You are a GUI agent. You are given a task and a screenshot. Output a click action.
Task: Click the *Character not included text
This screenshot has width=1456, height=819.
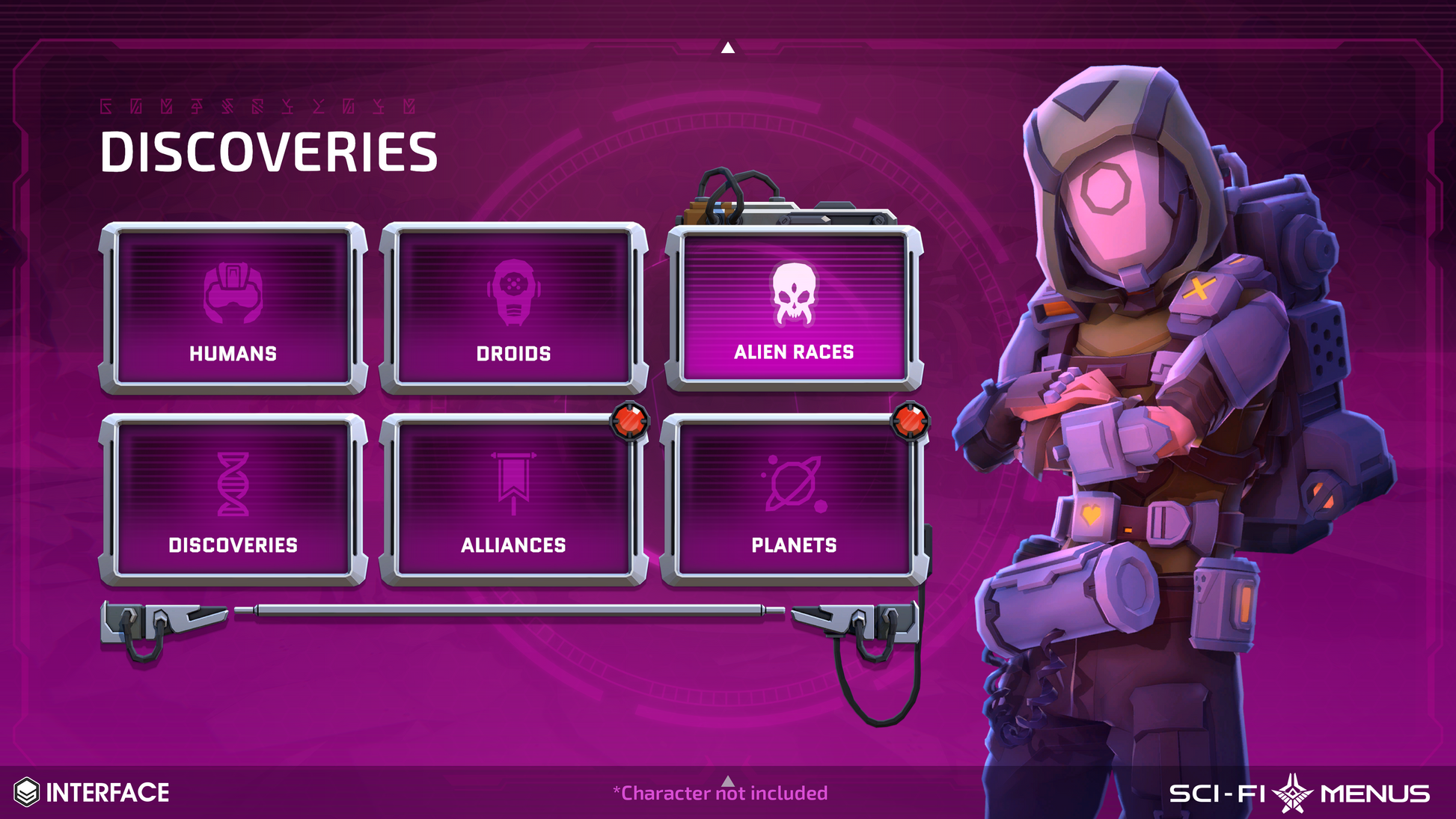[x=722, y=793]
